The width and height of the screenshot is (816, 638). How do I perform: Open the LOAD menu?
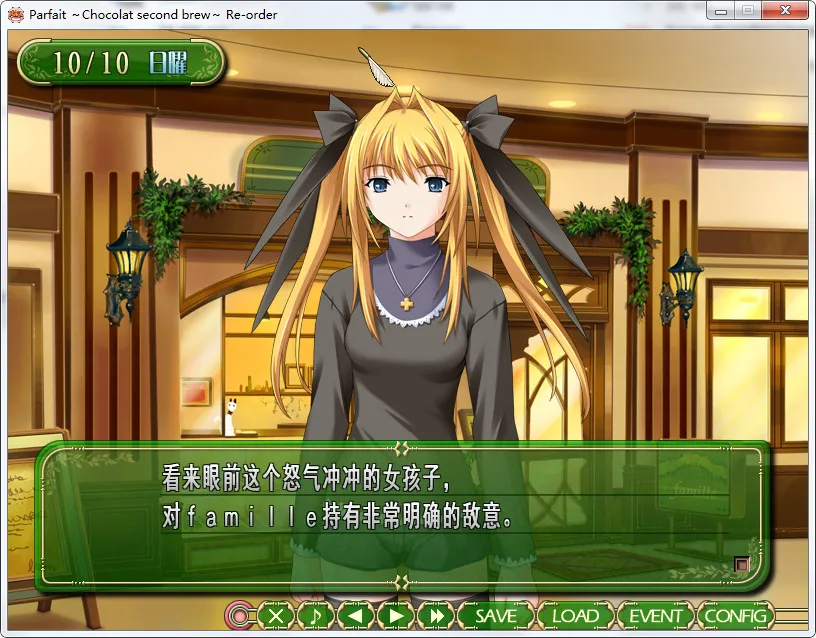[x=575, y=615]
